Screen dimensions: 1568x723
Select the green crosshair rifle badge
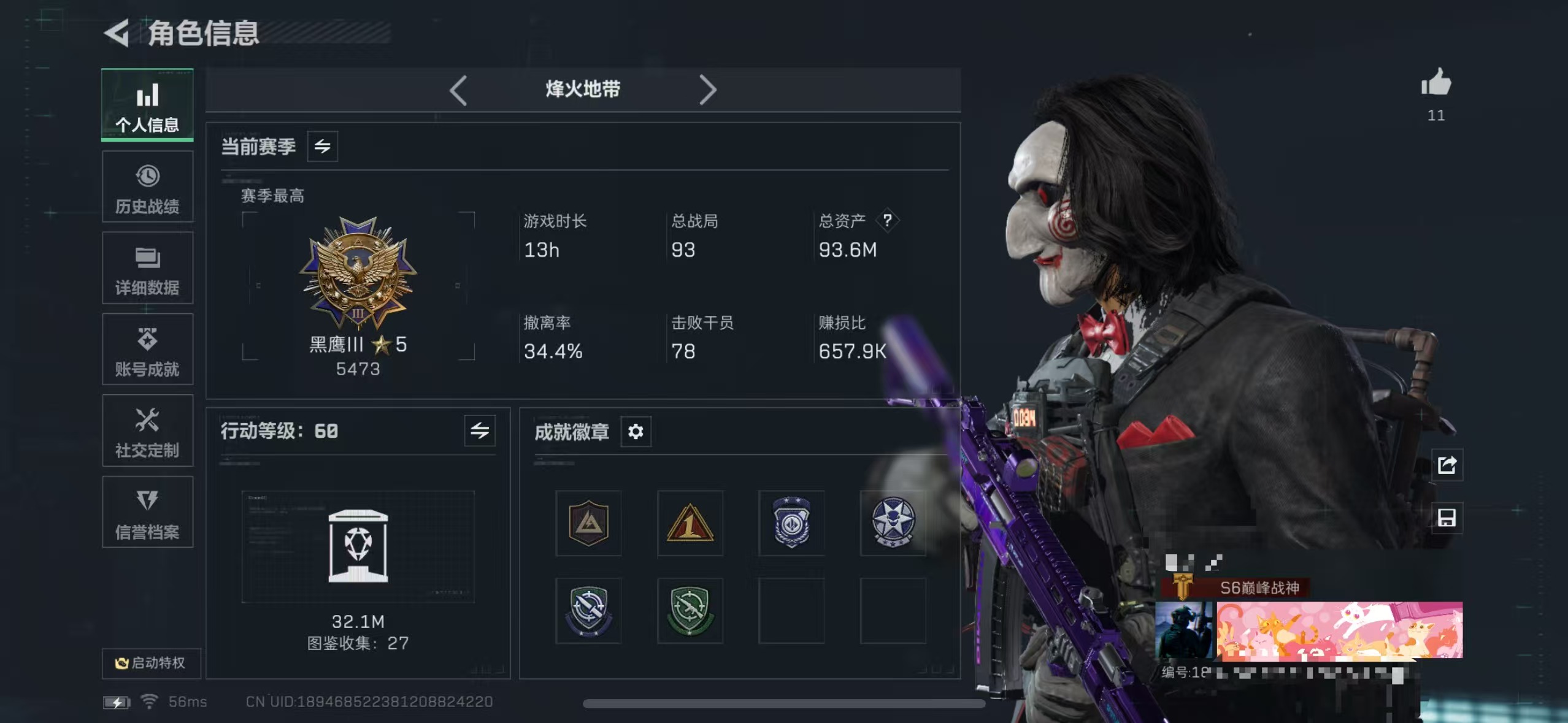[690, 610]
